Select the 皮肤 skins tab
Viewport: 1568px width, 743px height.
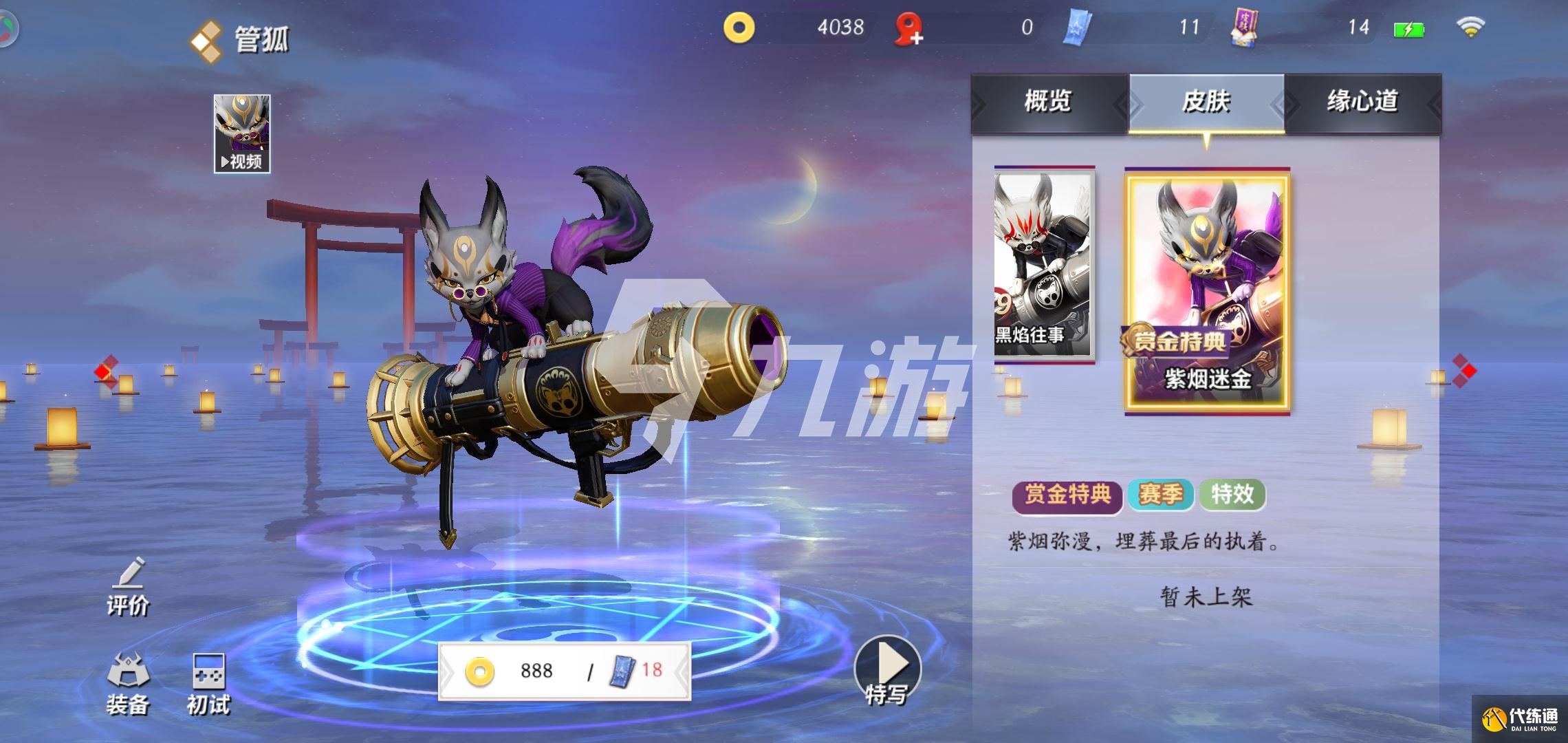pyautogui.click(x=1206, y=103)
